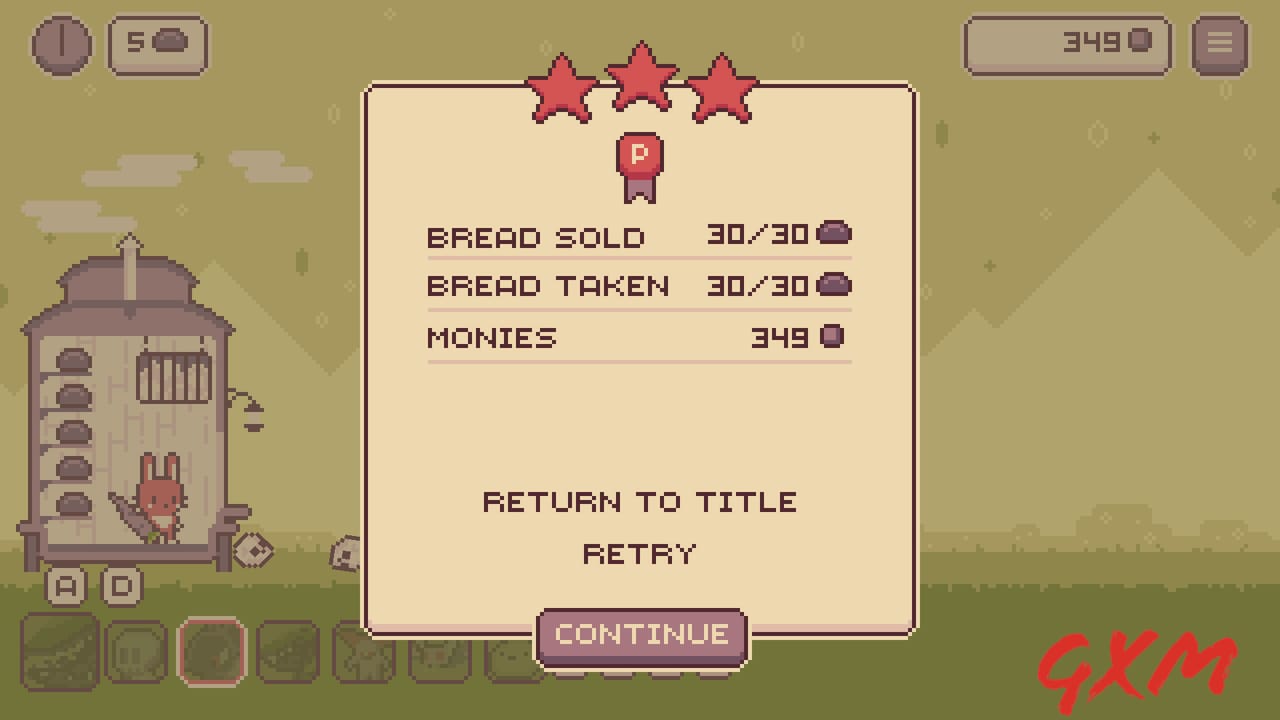Click the skull icon in the second hotbar slot

[x=136, y=650]
